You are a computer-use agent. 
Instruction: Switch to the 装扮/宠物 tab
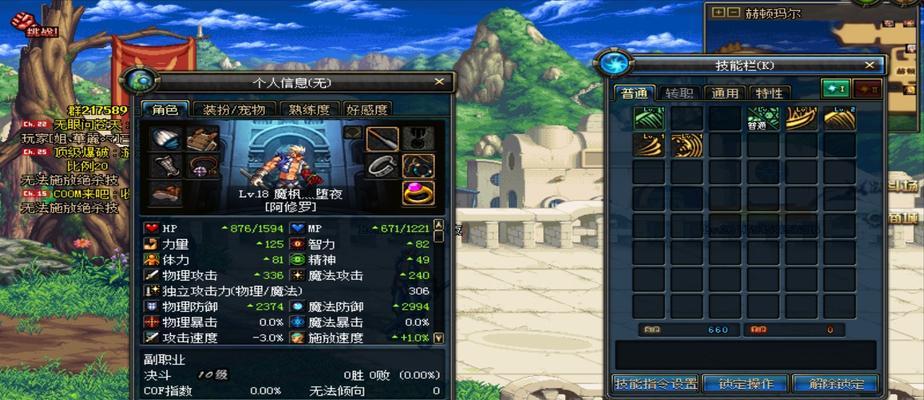pos(230,109)
